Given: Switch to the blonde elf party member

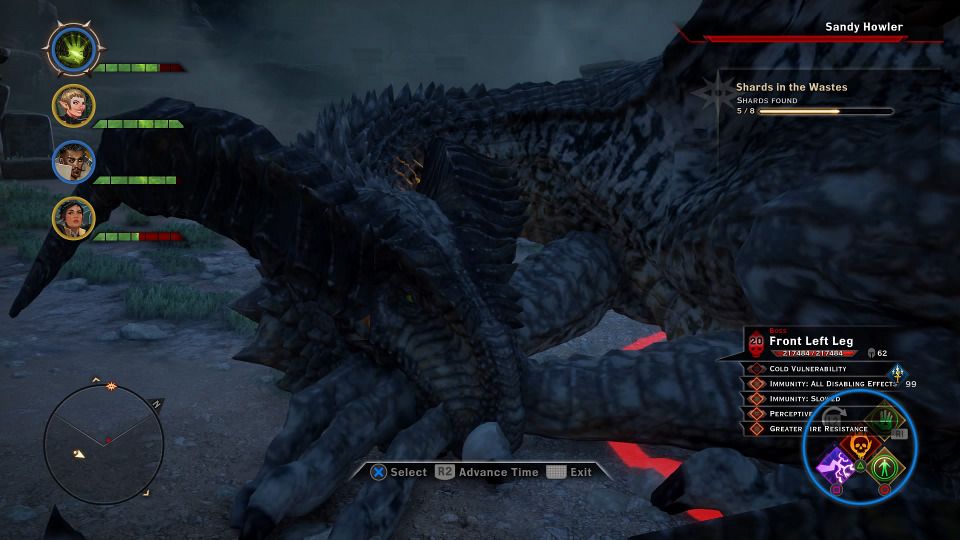Looking at the screenshot, I should 74,105.
